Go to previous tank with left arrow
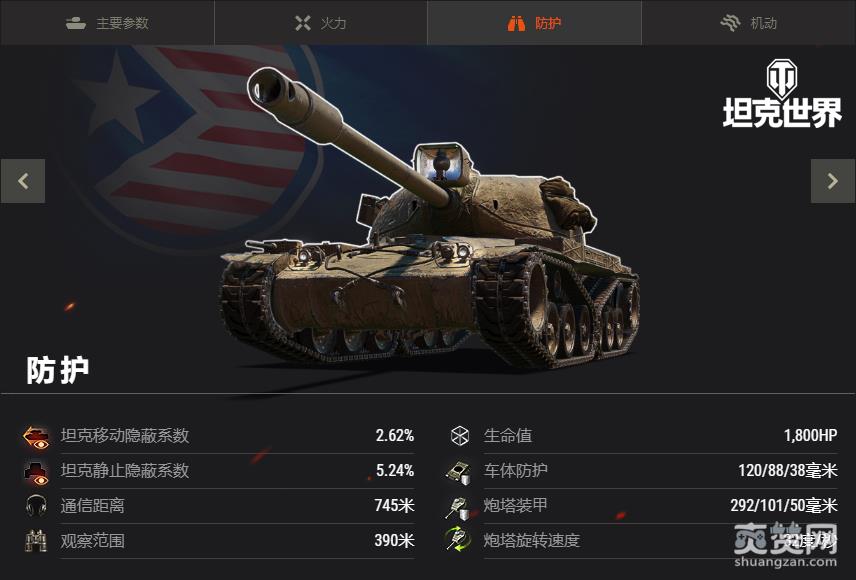Viewport: 856px width, 580px height. point(23,181)
